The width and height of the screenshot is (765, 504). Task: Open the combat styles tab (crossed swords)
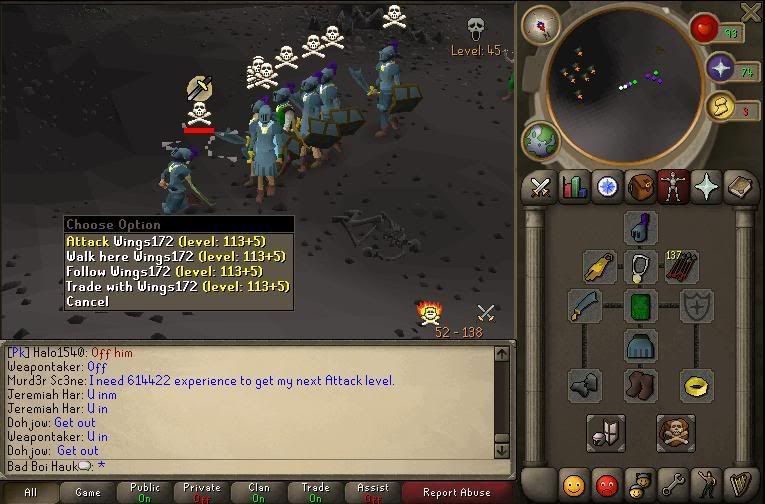click(541, 187)
